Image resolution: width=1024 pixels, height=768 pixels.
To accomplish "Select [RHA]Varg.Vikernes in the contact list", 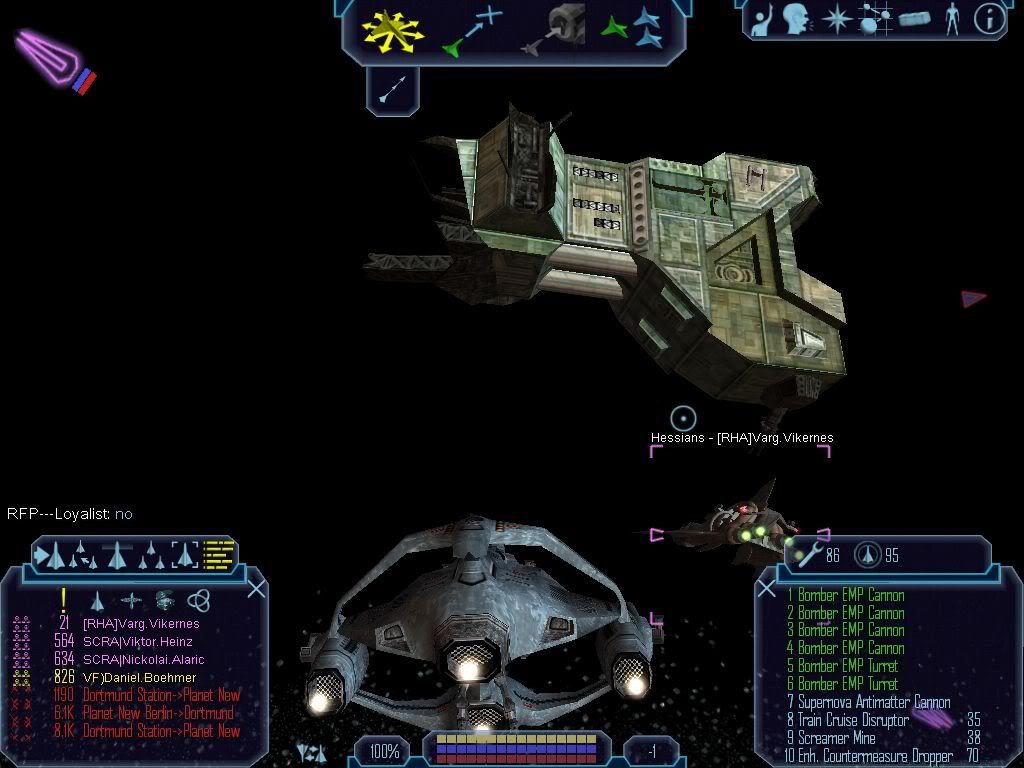I will 140,624.
